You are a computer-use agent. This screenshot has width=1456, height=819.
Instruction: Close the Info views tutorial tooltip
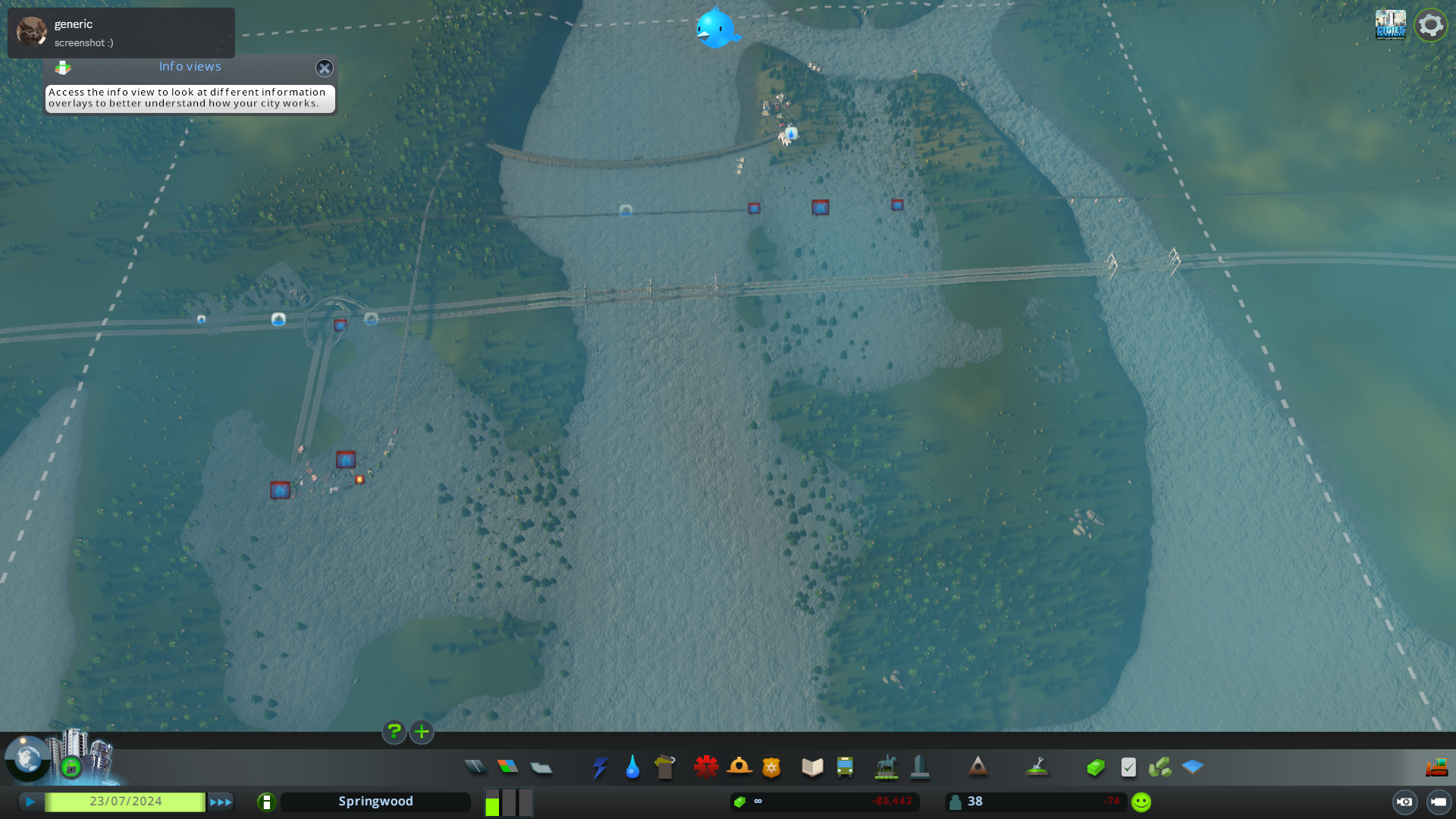pos(325,68)
